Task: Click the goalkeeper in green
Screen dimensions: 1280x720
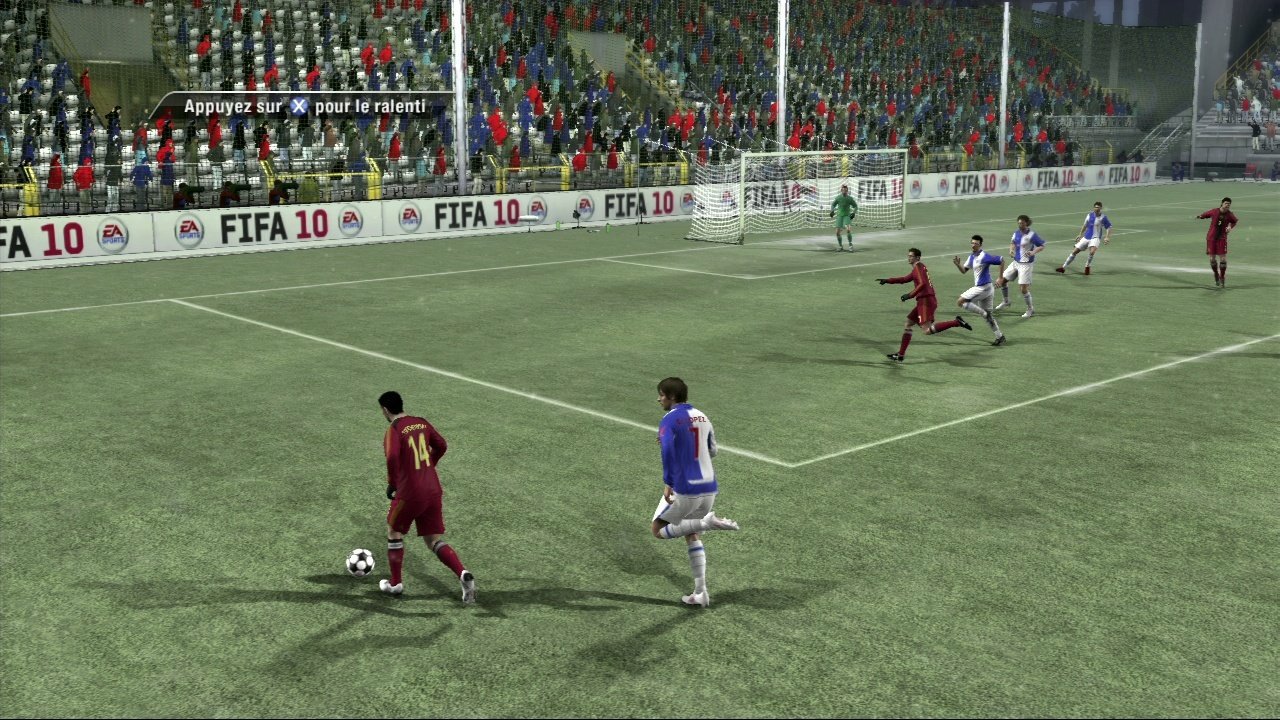Action: pyautogui.click(x=843, y=215)
